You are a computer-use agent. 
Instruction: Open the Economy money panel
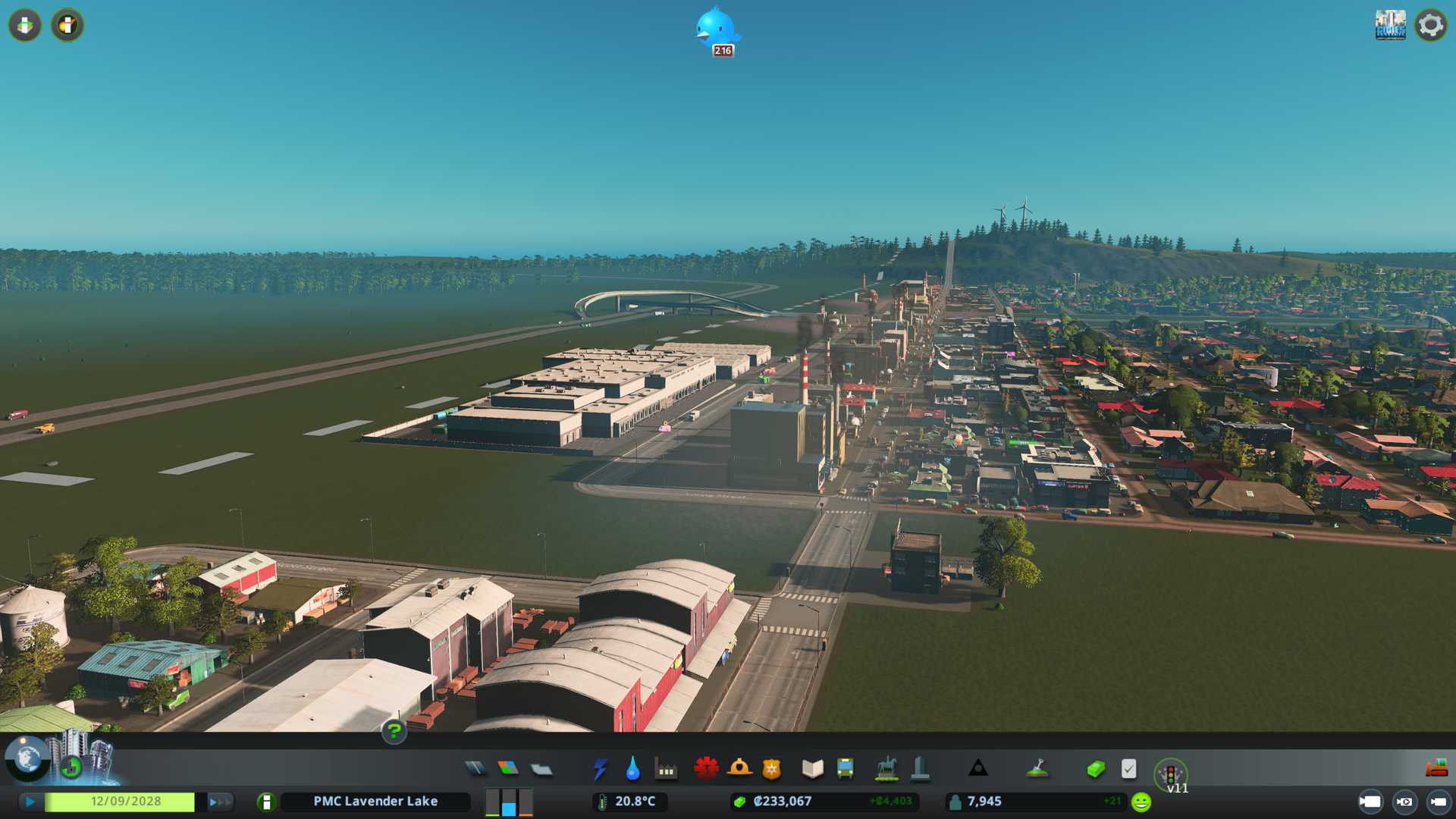point(1095,769)
